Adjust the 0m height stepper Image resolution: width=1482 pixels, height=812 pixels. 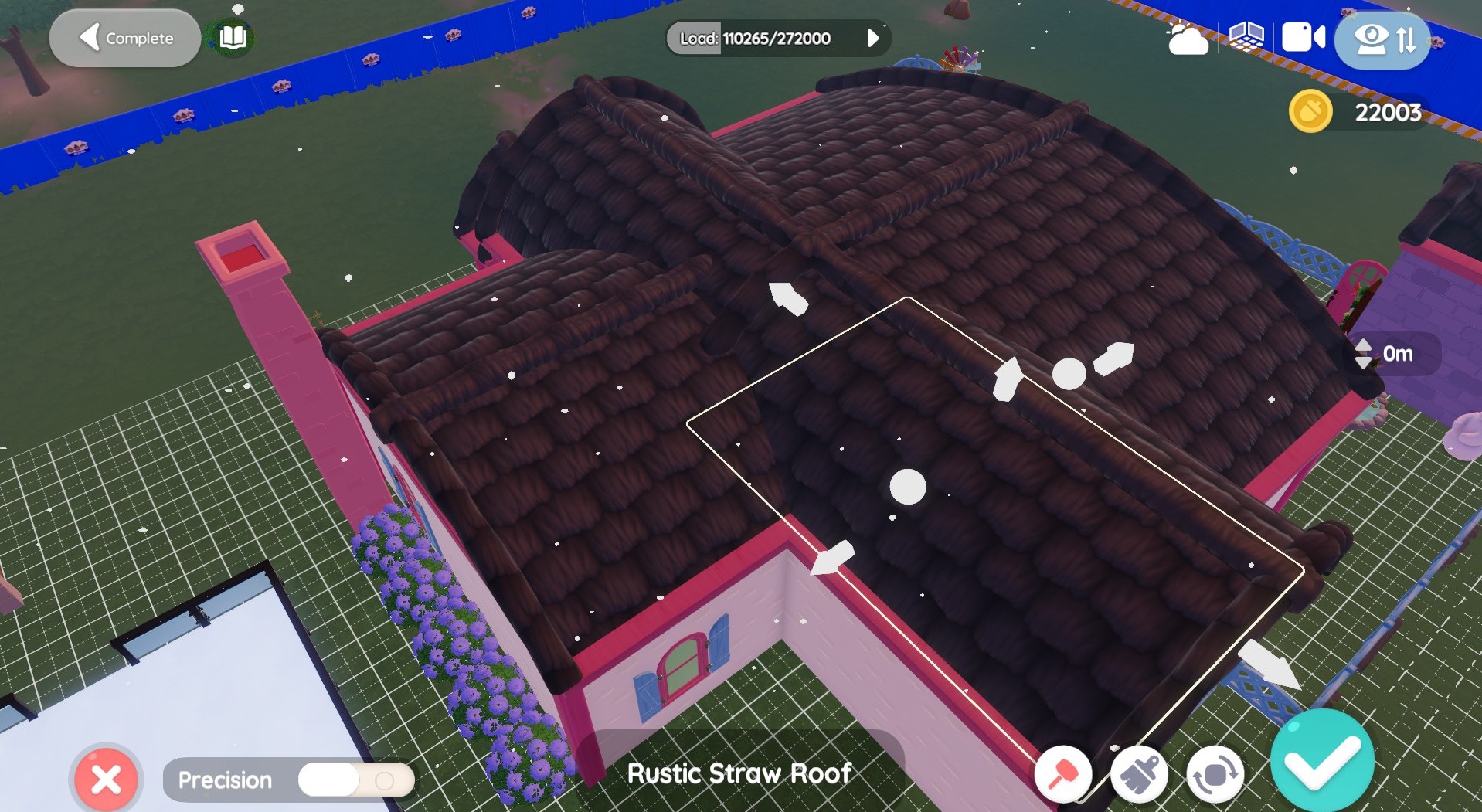coord(1364,354)
